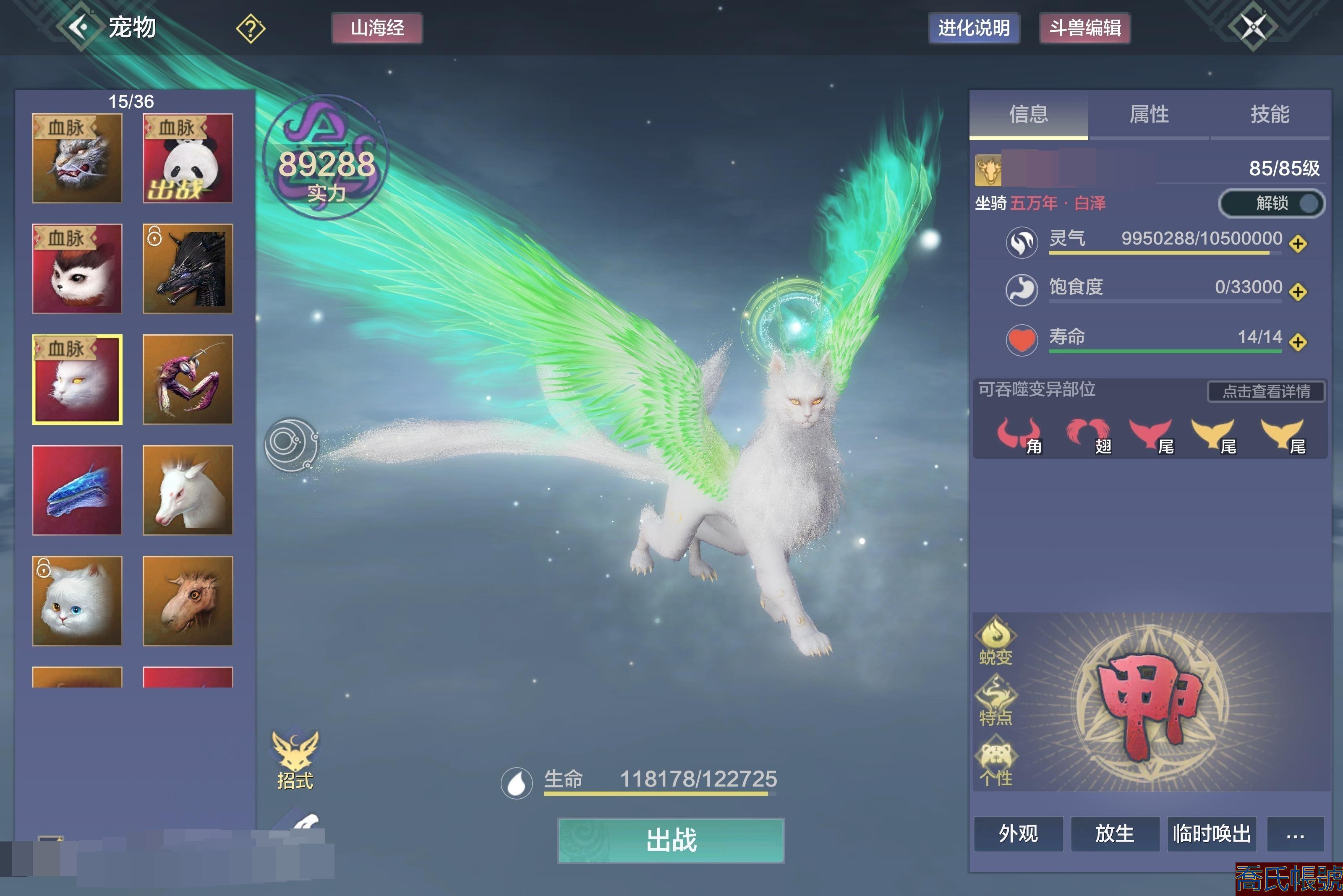The image size is (1343, 896).
Task: Show 进化说明 evolution info
Action: 974,28
